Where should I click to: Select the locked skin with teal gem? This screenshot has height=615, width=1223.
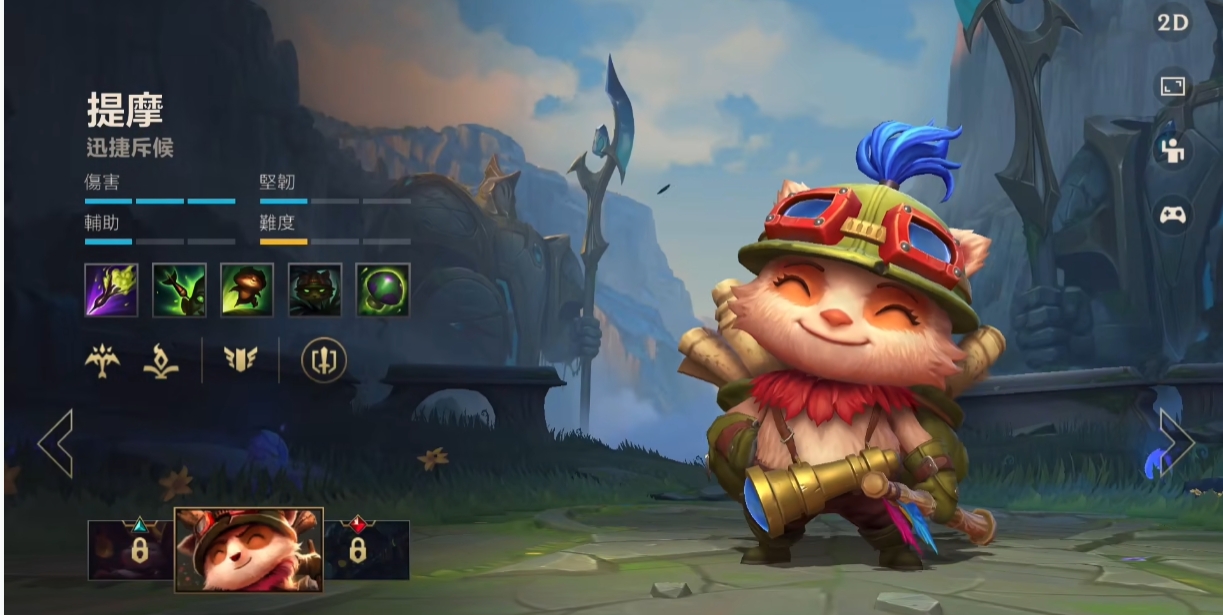130,550
